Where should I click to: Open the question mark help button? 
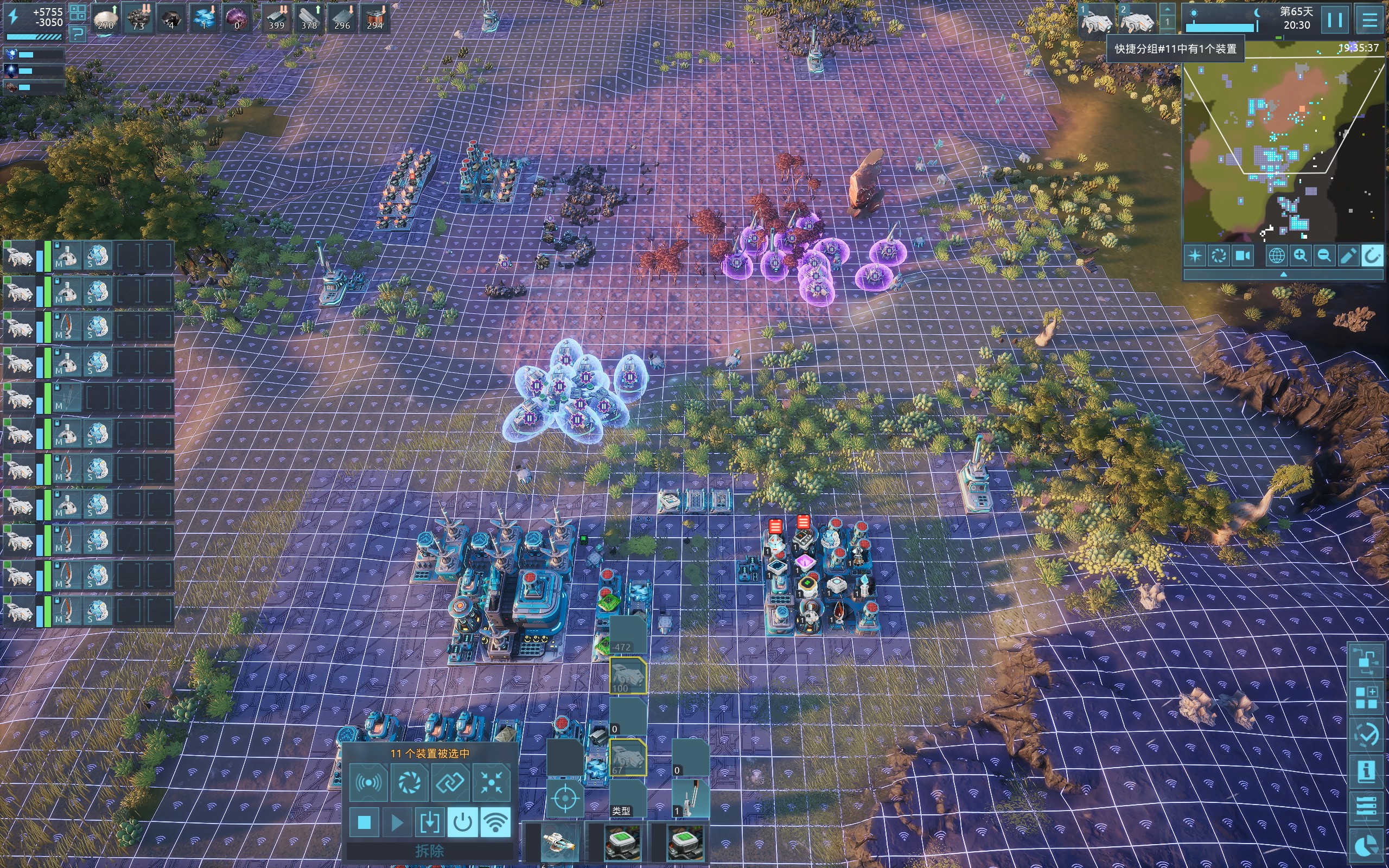[78, 34]
